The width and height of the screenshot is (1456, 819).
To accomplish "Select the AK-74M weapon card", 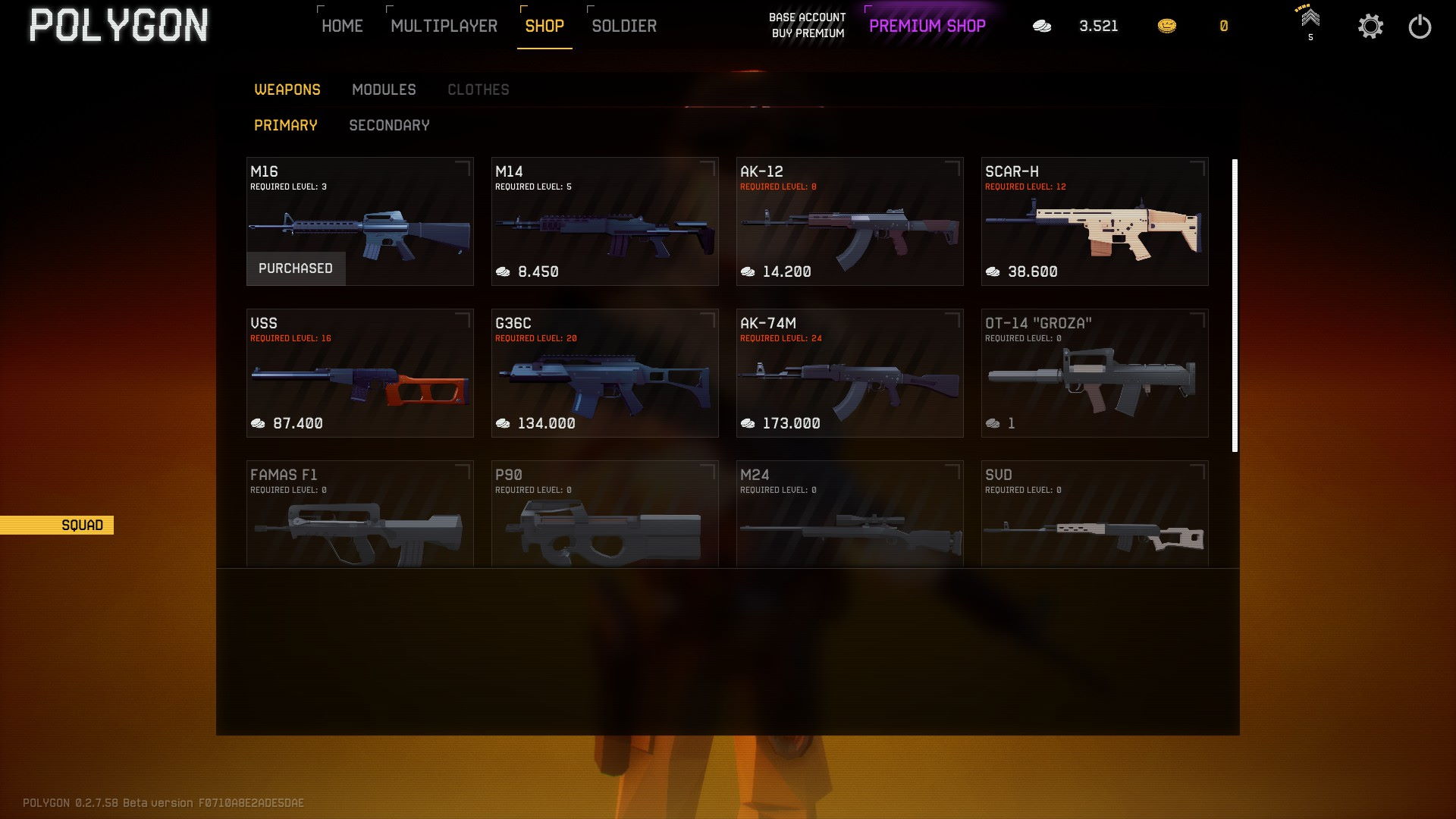I will [849, 373].
